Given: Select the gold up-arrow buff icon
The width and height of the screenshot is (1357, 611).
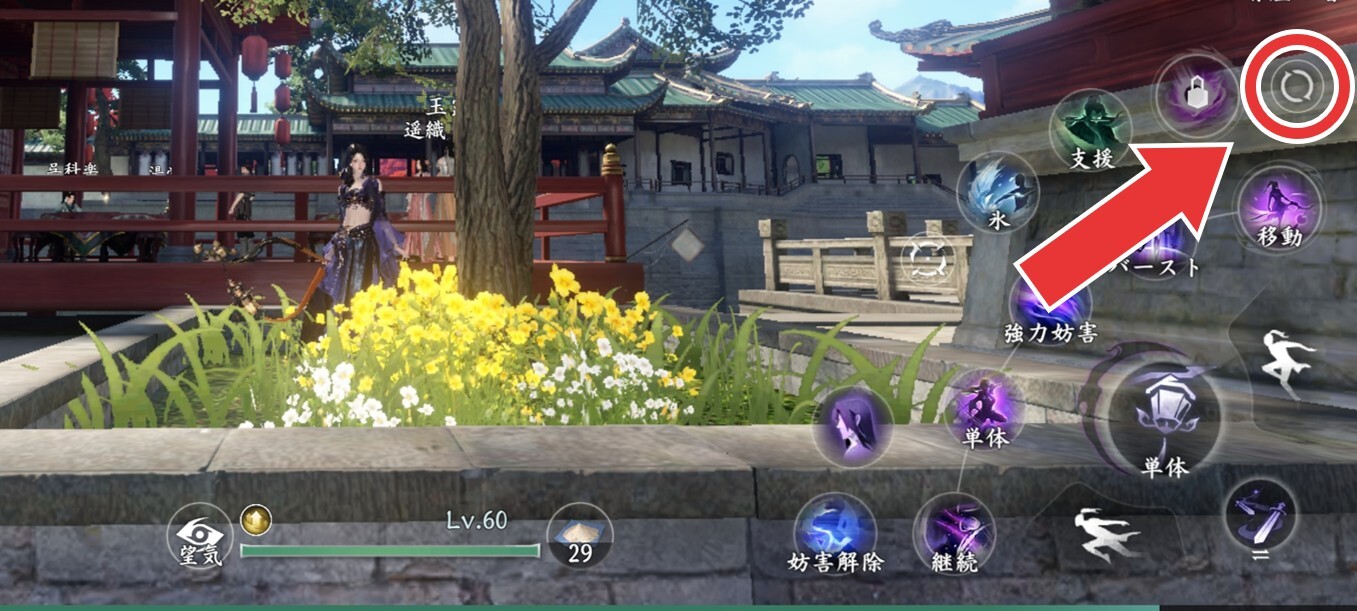Looking at the screenshot, I should pos(255,520).
